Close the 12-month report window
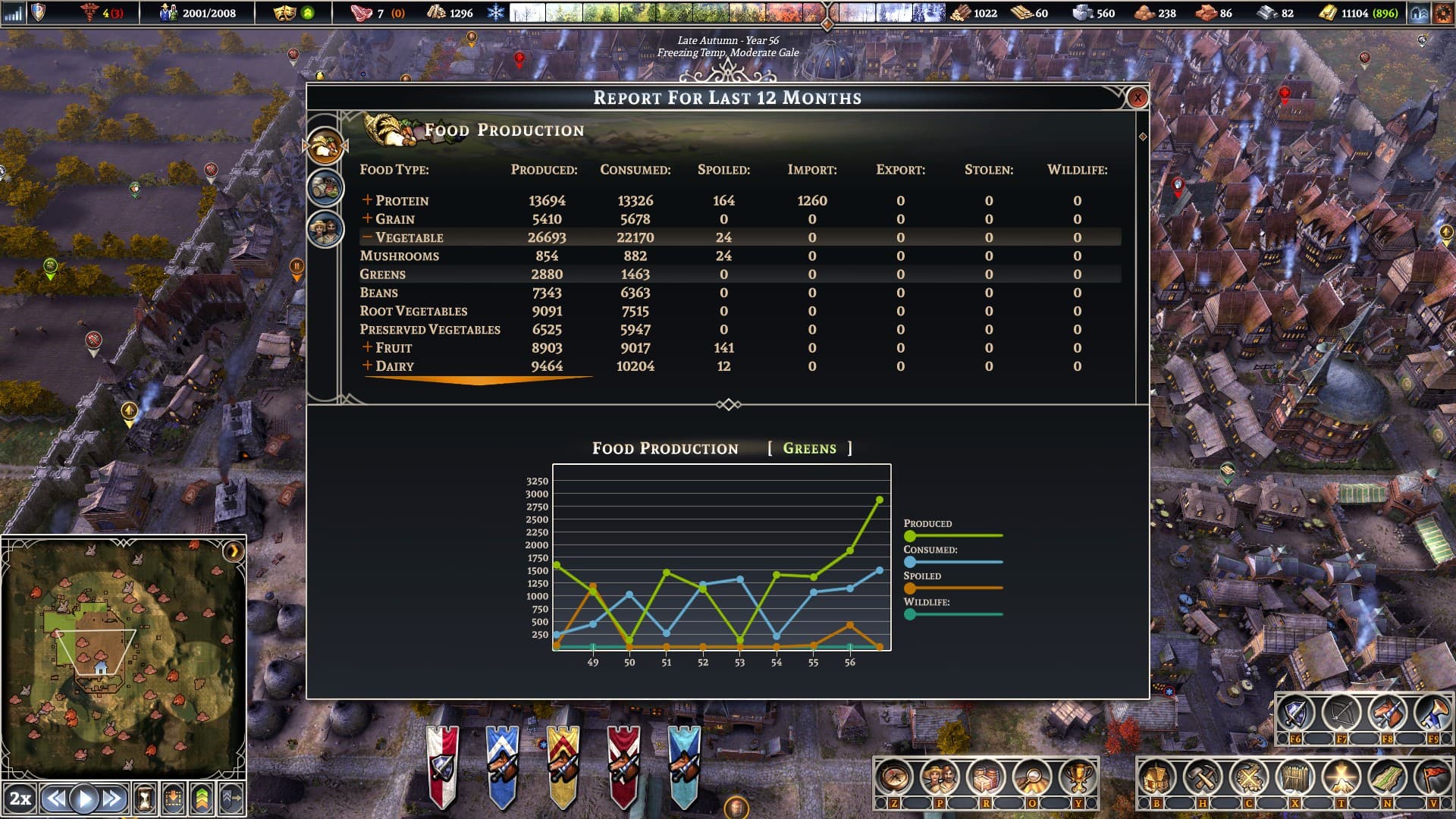Screen dimensions: 1456x819 tap(1137, 98)
